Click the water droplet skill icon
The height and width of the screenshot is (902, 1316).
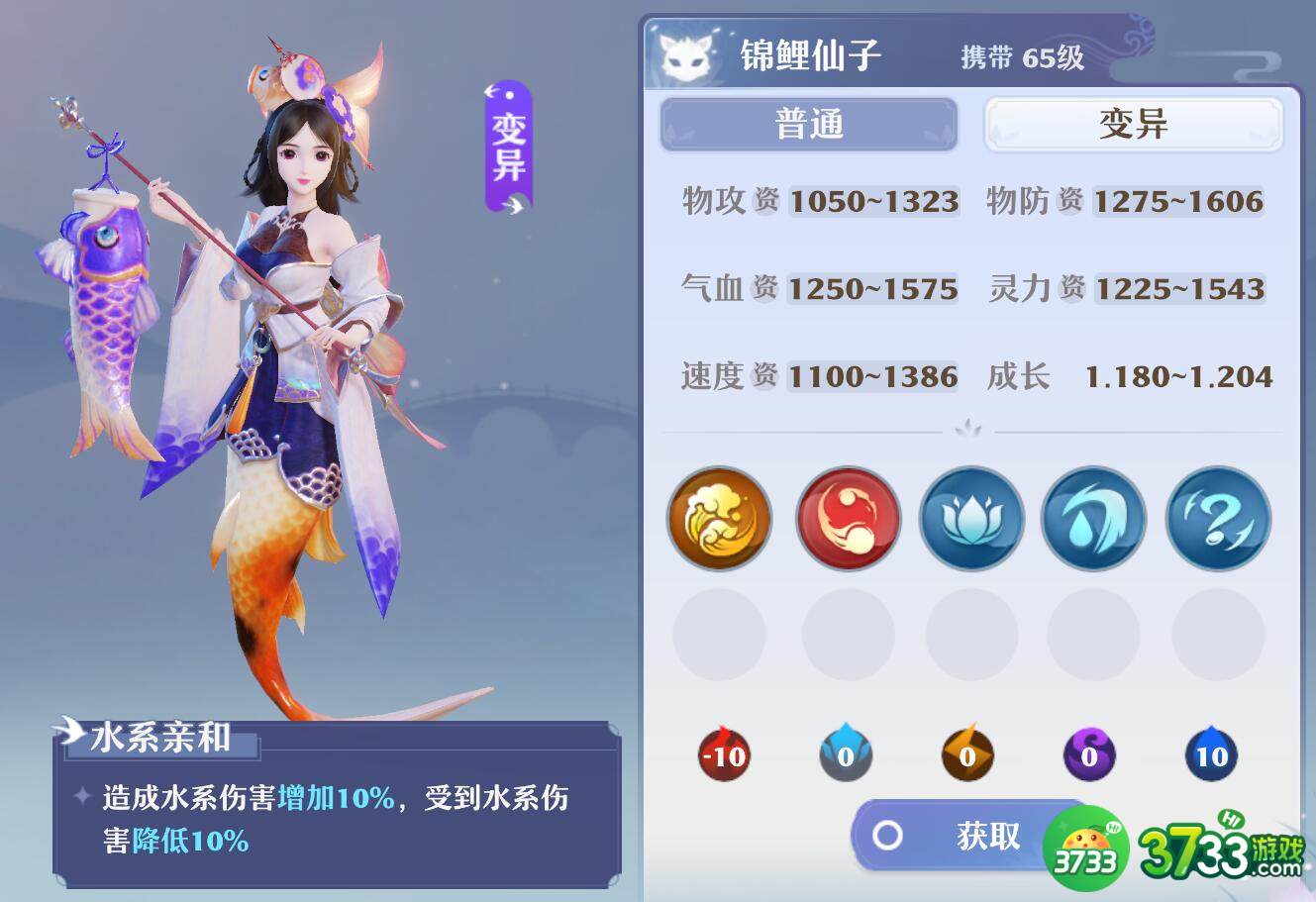pyautogui.click(x=1093, y=520)
